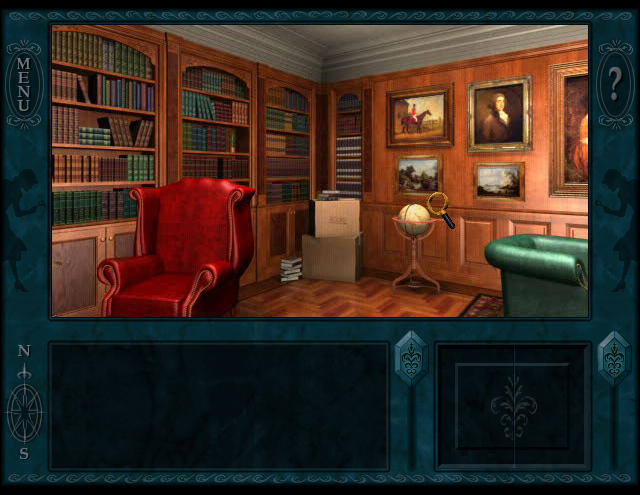Click the scroll handle right of inventory panel
This screenshot has width=640, height=495.
[613, 358]
